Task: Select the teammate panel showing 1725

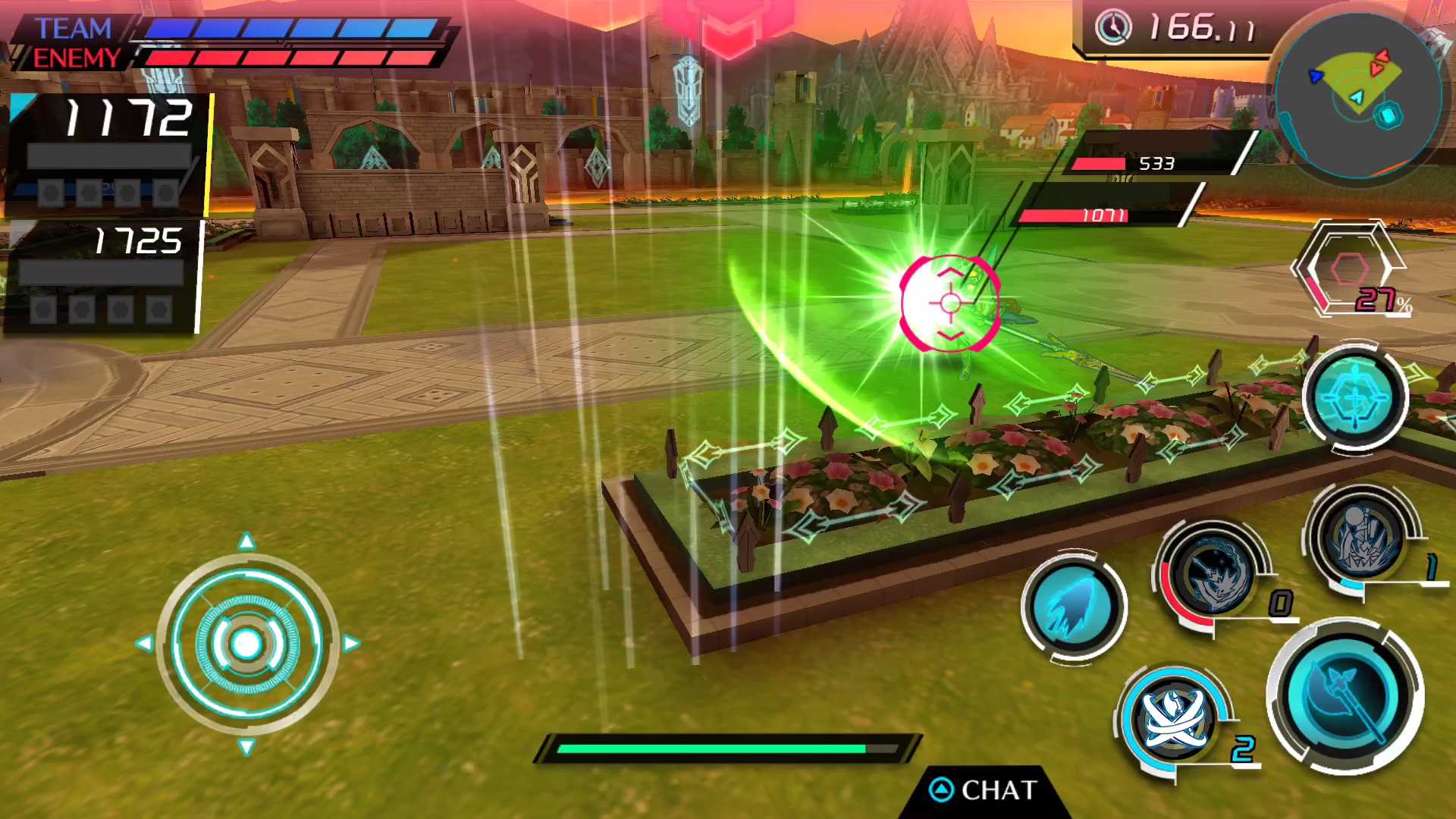Action: point(103,276)
